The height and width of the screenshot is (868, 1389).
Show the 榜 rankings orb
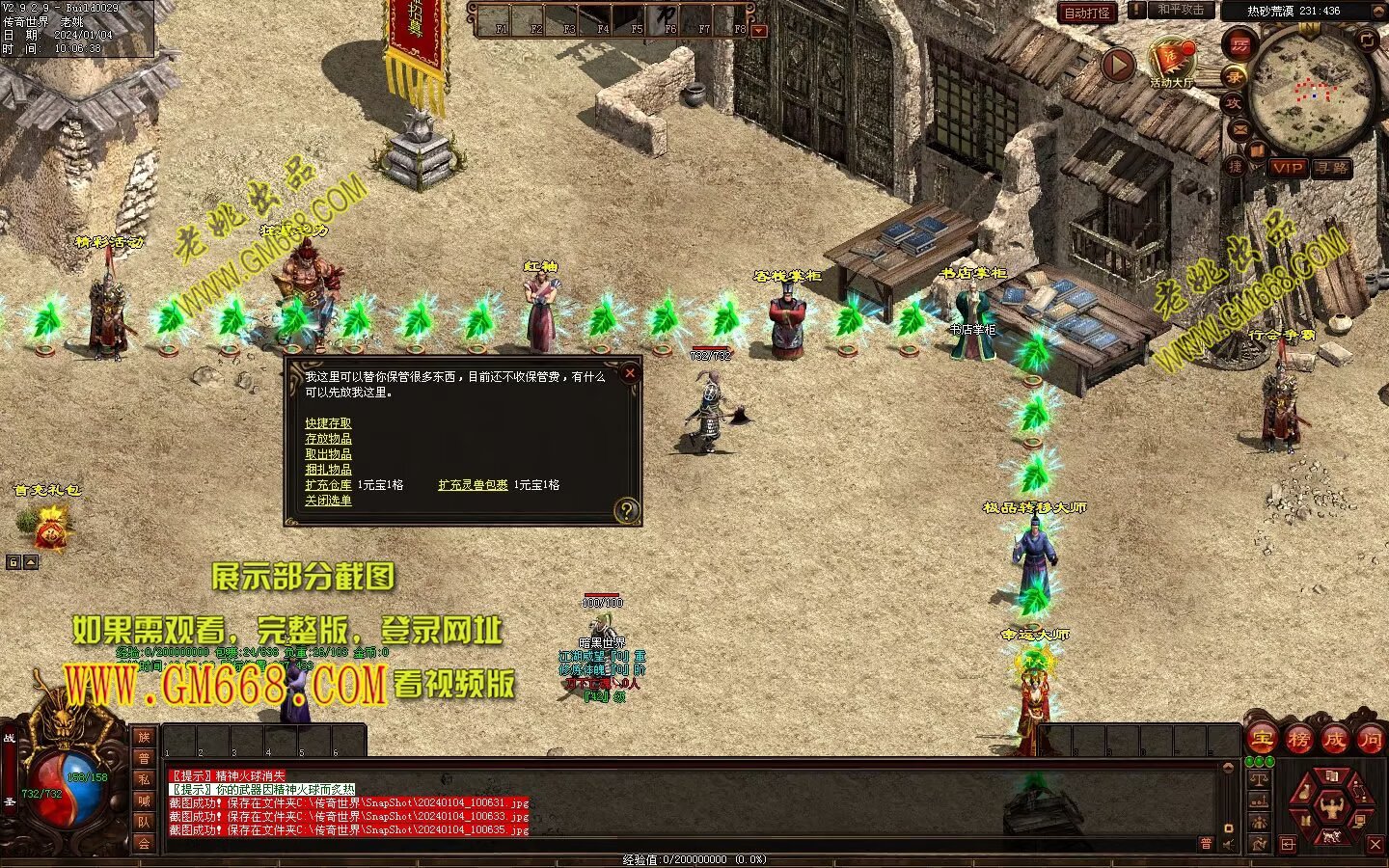coord(1298,740)
